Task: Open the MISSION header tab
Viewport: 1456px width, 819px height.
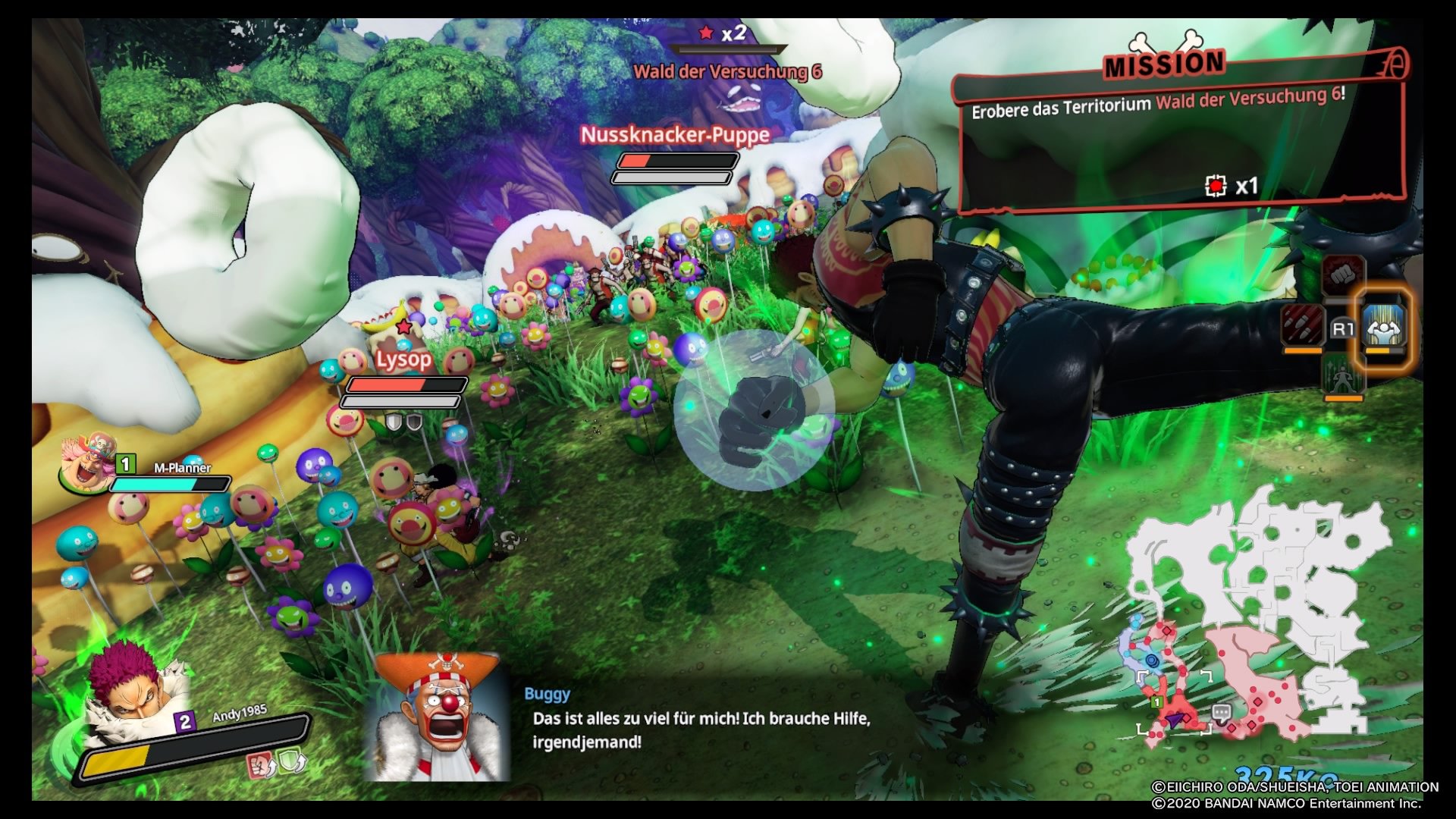Action: pyautogui.click(x=1165, y=64)
